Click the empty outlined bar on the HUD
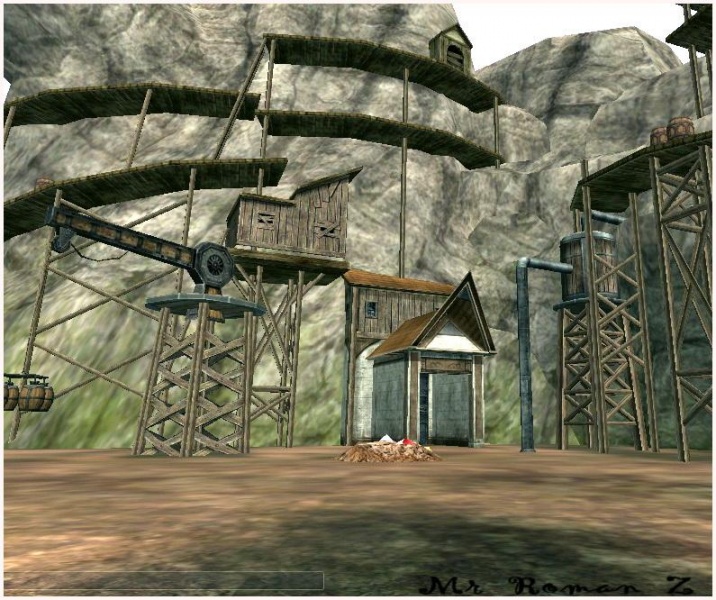The height and width of the screenshot is (600, 716). click(x=164, y=580)
